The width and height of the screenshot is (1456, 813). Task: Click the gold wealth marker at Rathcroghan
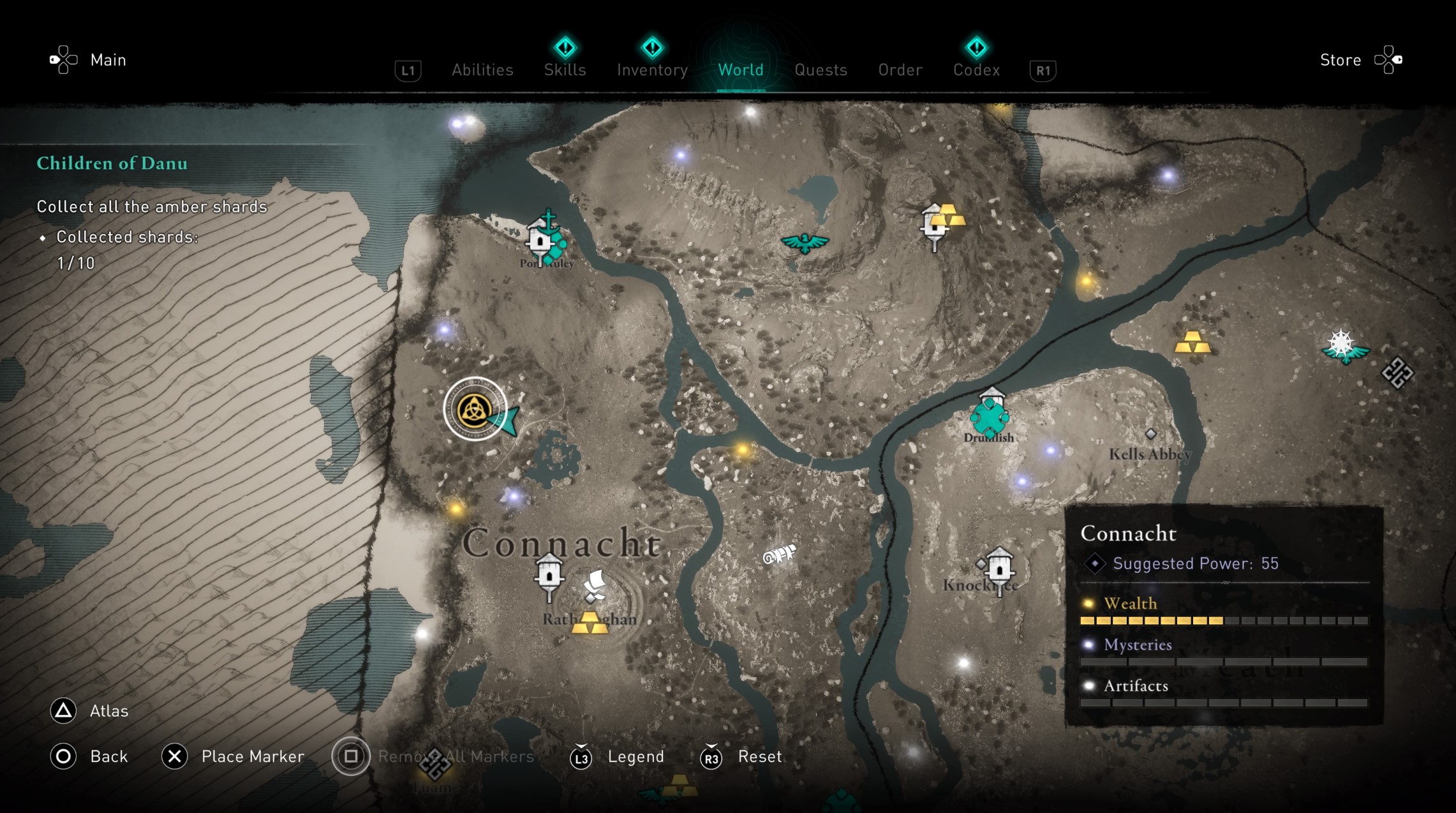pyautogui.click(x=590, y=623)
